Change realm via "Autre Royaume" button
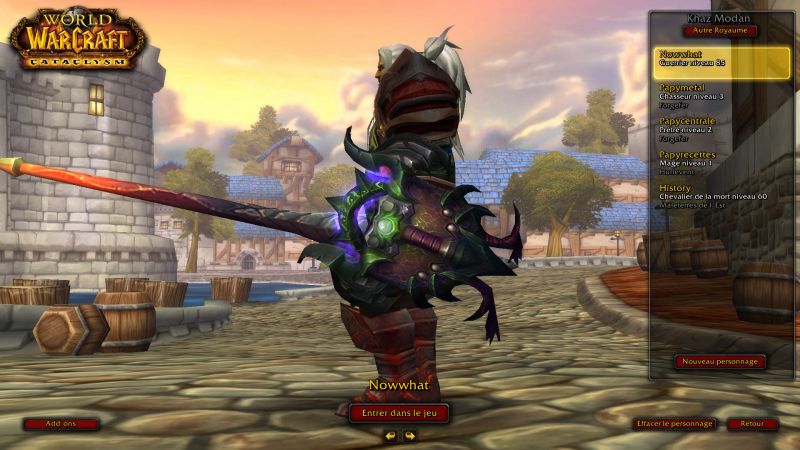Viewport: 800px width, 450px height. [x=720, y=31]
